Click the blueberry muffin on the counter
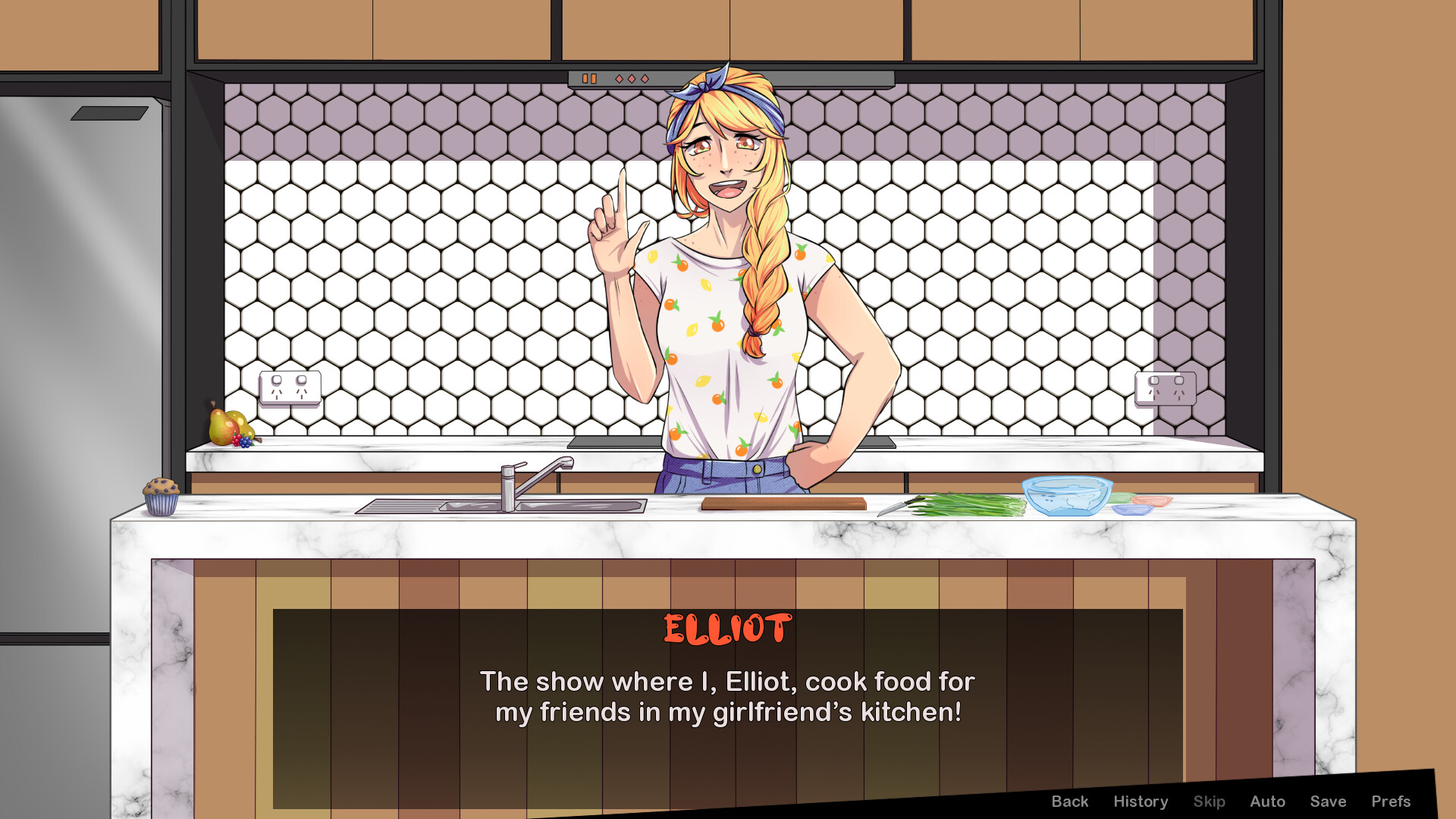Viewport: 1456px width, 819px height. point(160,497)
